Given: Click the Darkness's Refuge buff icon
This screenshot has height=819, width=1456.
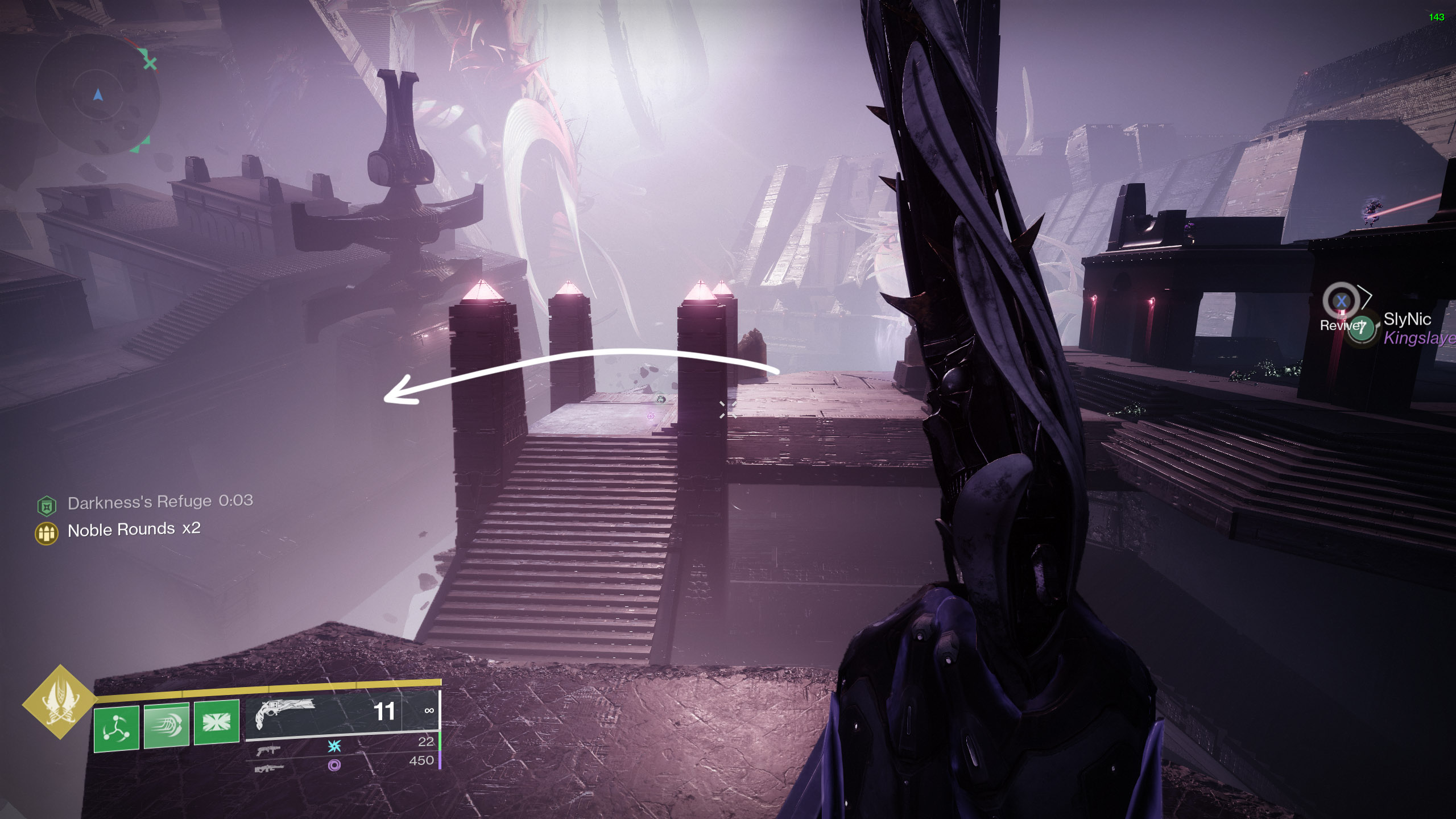Looking at the screenshot, I should pos(47,505).
